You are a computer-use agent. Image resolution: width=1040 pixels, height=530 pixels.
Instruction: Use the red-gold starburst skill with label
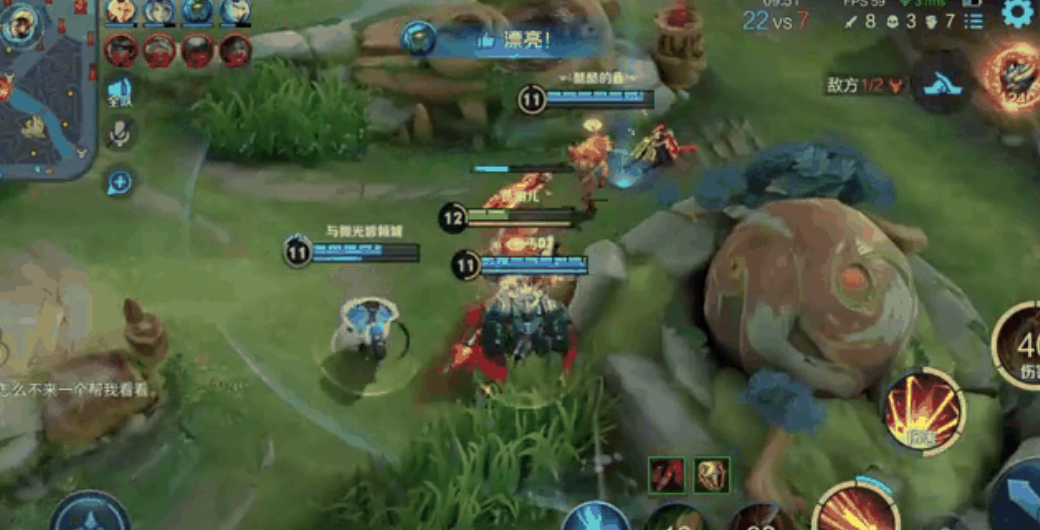click(x=924, y=410)
